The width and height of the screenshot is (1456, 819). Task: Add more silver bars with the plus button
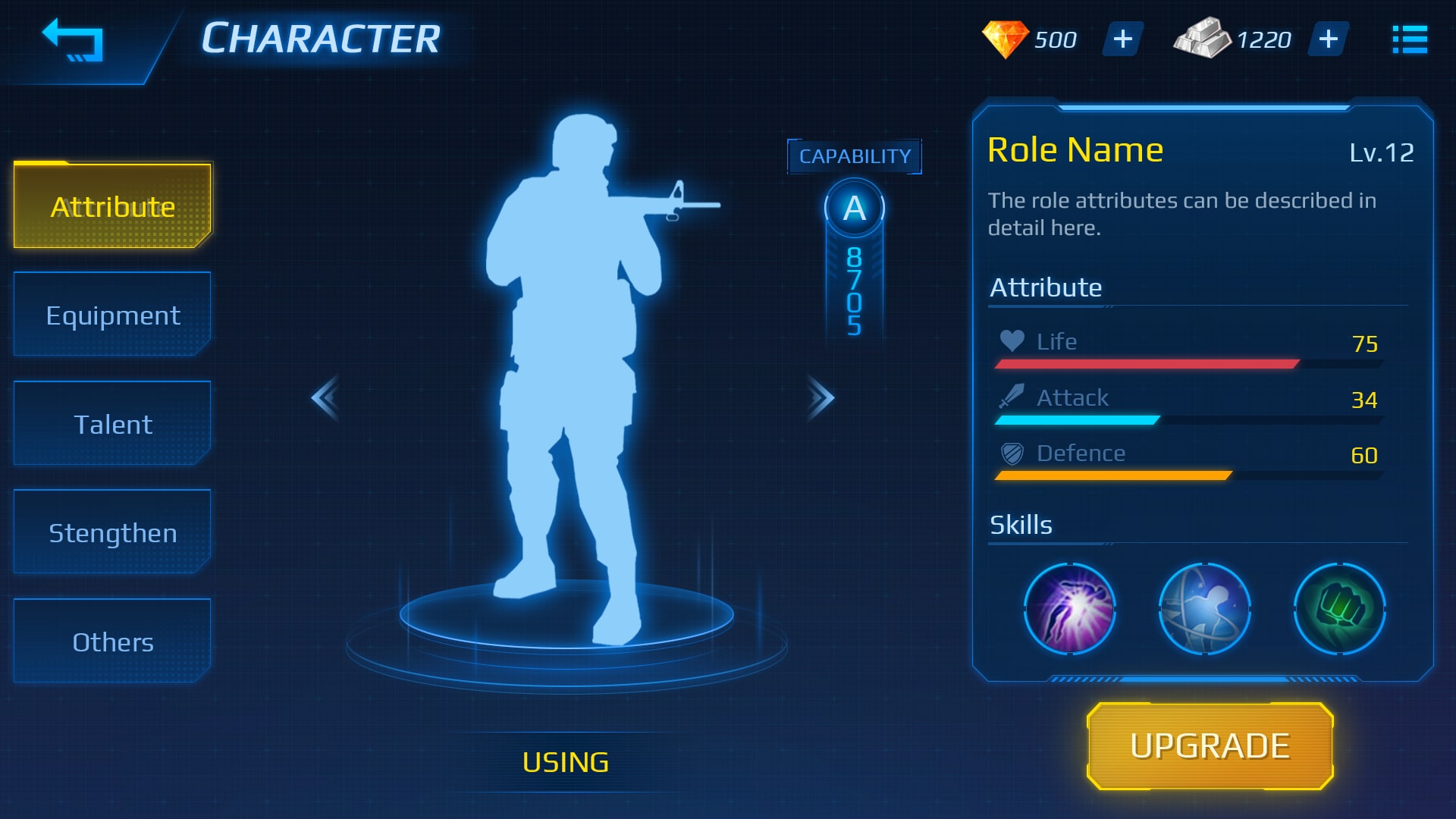pos(1328,39)
